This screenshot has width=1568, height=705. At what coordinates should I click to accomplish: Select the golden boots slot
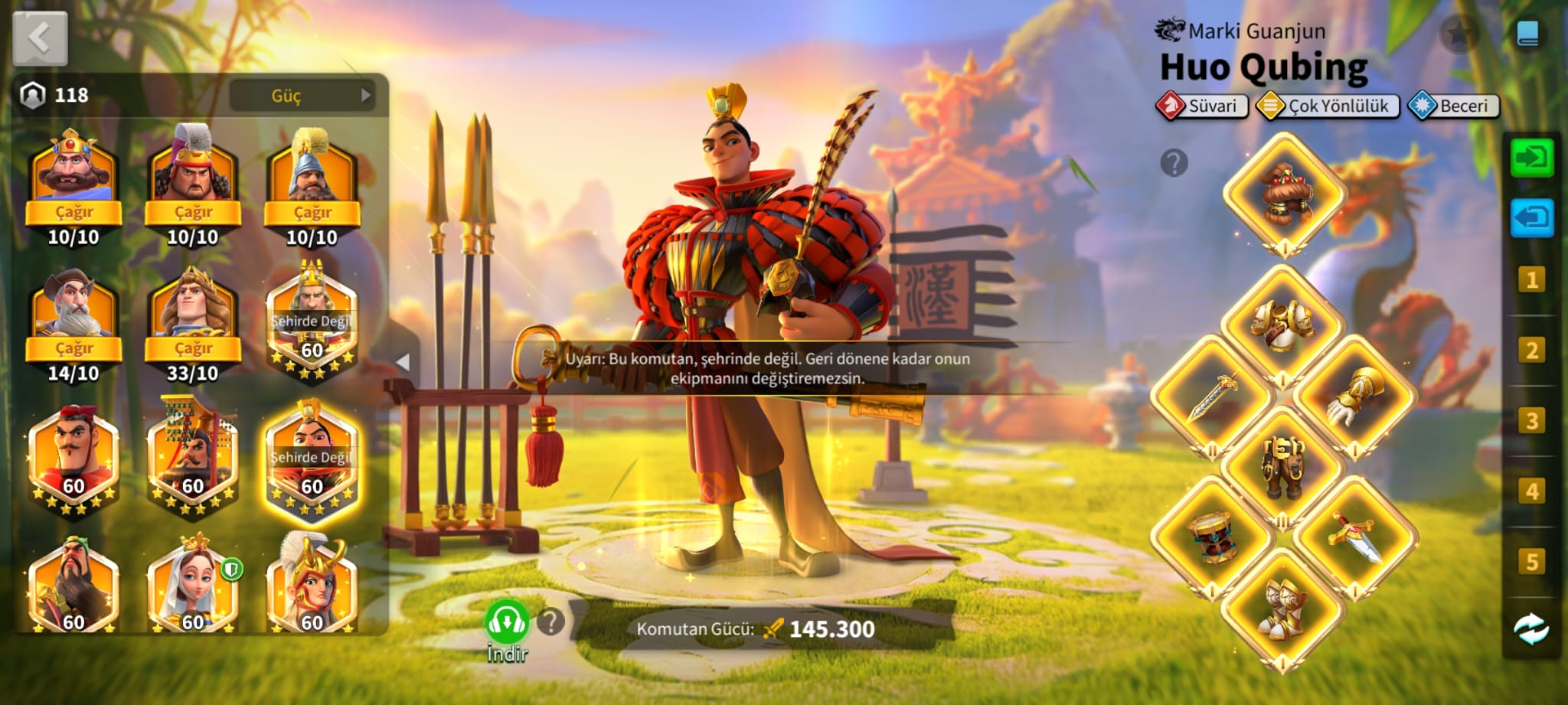click(x=1283, y=607)
